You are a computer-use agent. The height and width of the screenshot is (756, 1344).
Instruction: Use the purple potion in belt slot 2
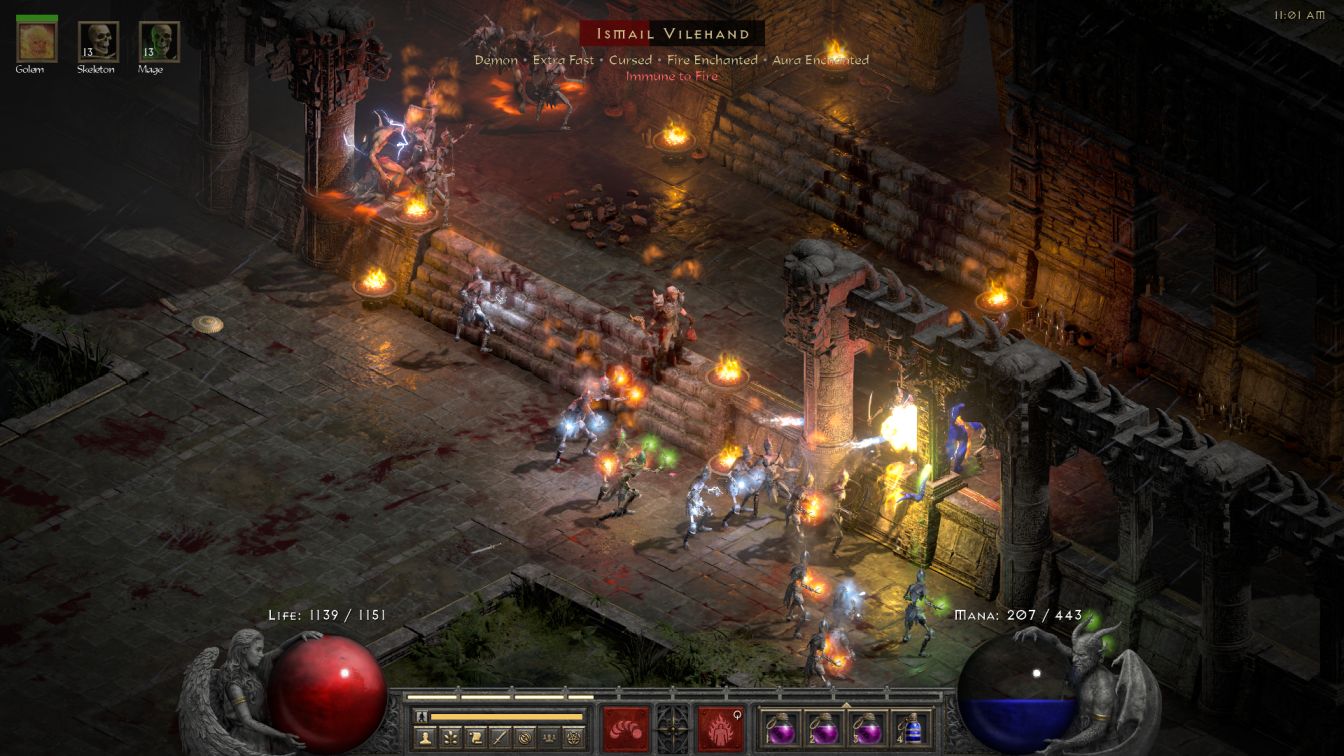pyautogui.click(x=824, y=730)
